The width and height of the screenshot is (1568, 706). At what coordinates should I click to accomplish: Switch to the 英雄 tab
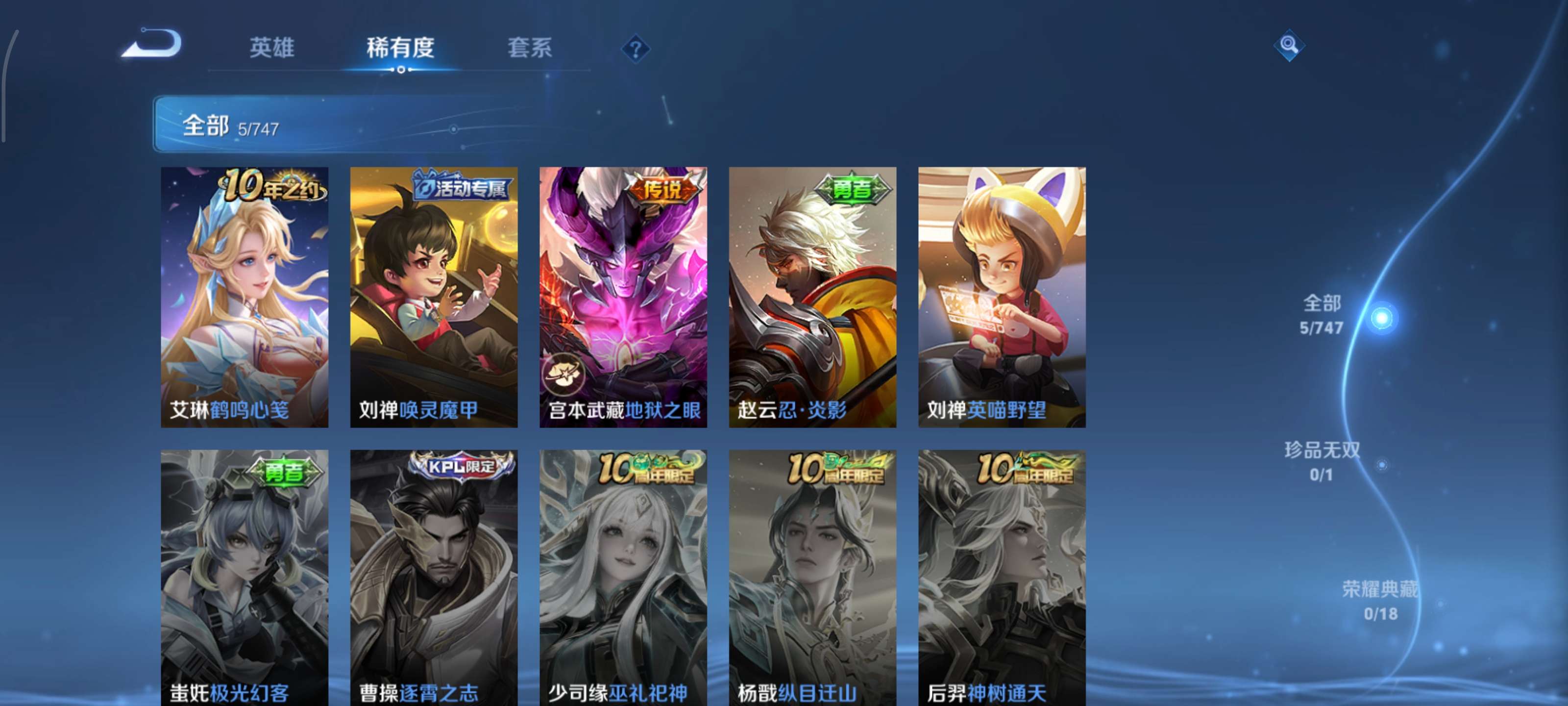point(272,49)
